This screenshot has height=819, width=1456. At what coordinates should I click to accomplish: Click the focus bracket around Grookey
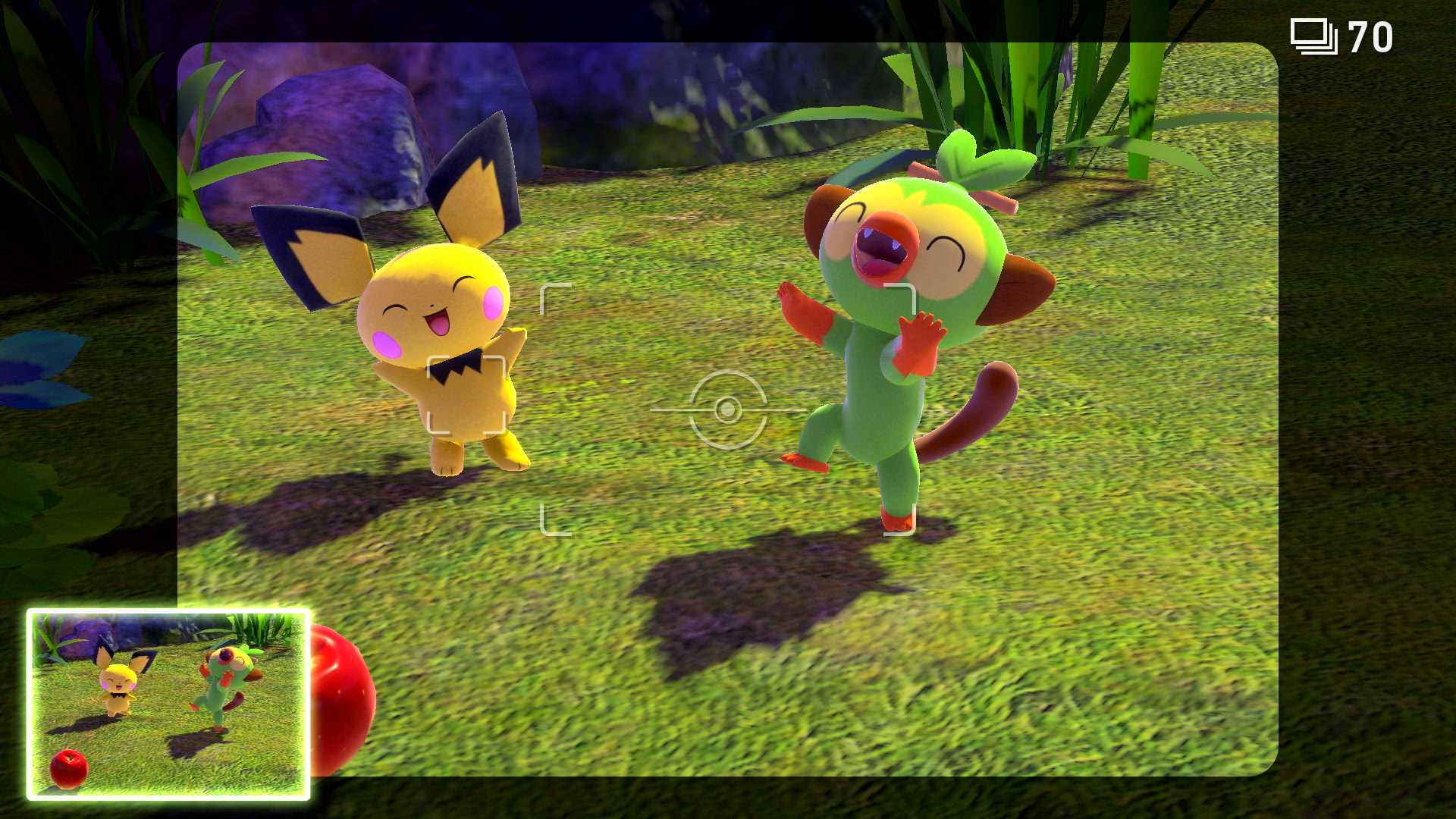coord(907,409)
